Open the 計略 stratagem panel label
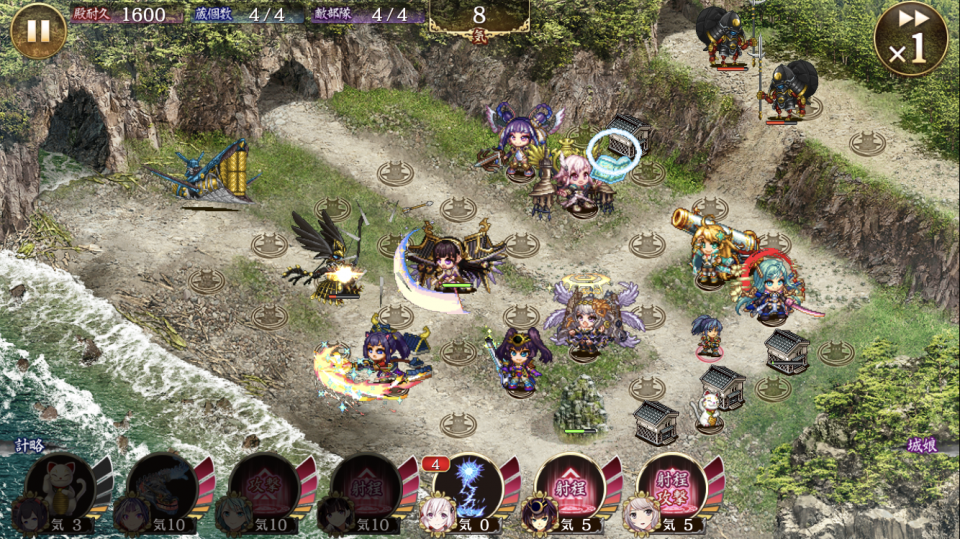The image size is (960, 539). point(30,446)
